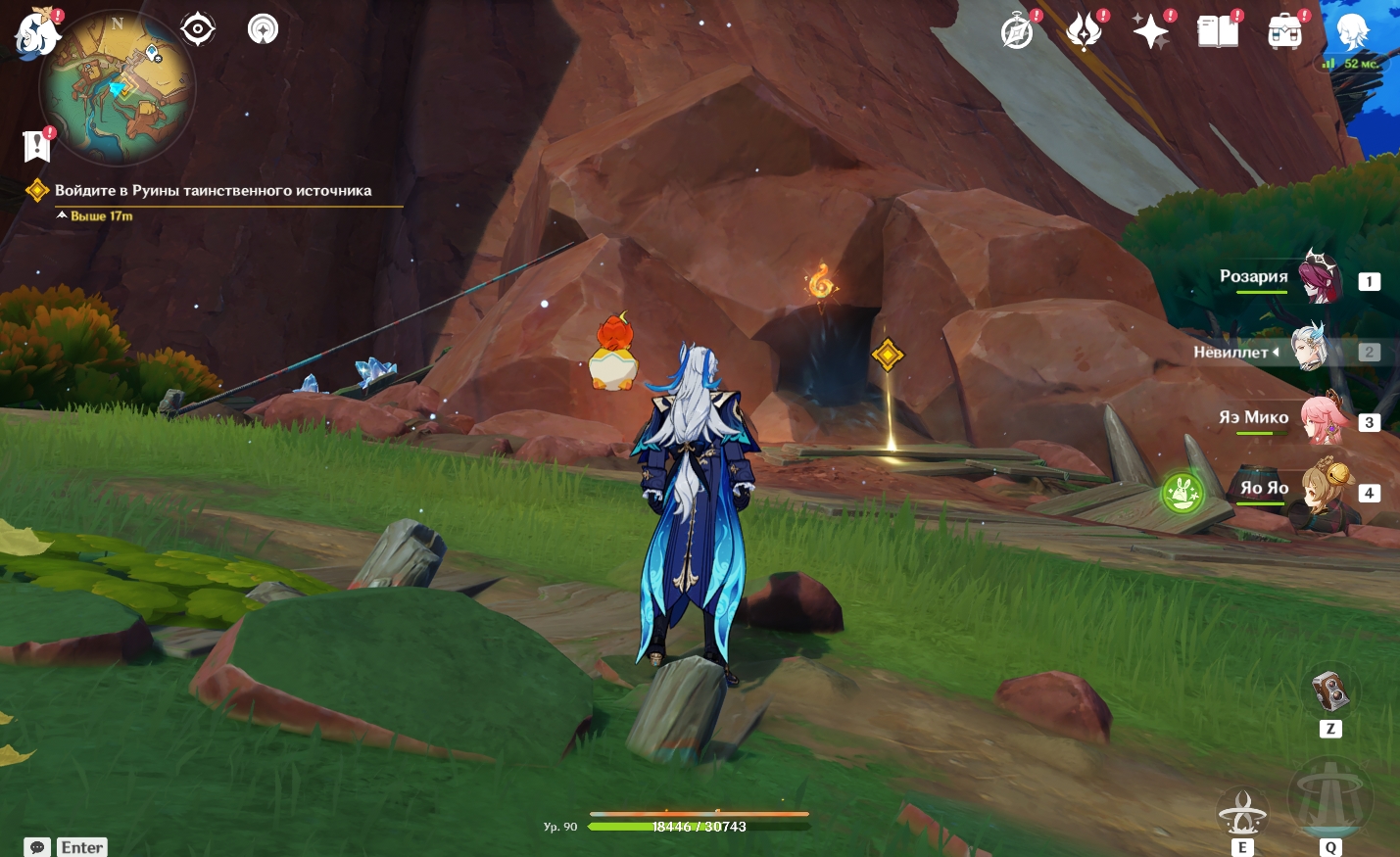The height and width of the screenshot is (857, 1400).
Task: Use the gadget quick-slot item
Action: tap(1330, 692)
